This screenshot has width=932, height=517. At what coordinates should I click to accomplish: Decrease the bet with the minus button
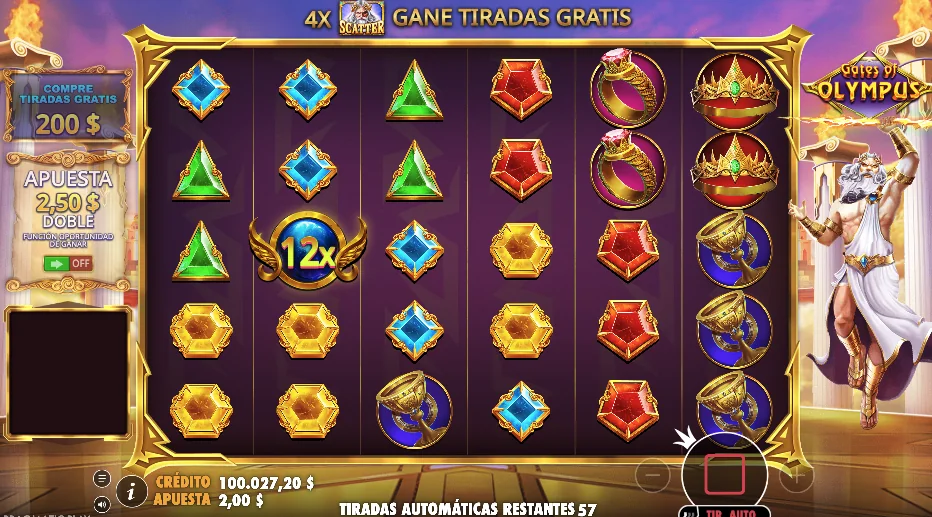(x=652, y=473)
